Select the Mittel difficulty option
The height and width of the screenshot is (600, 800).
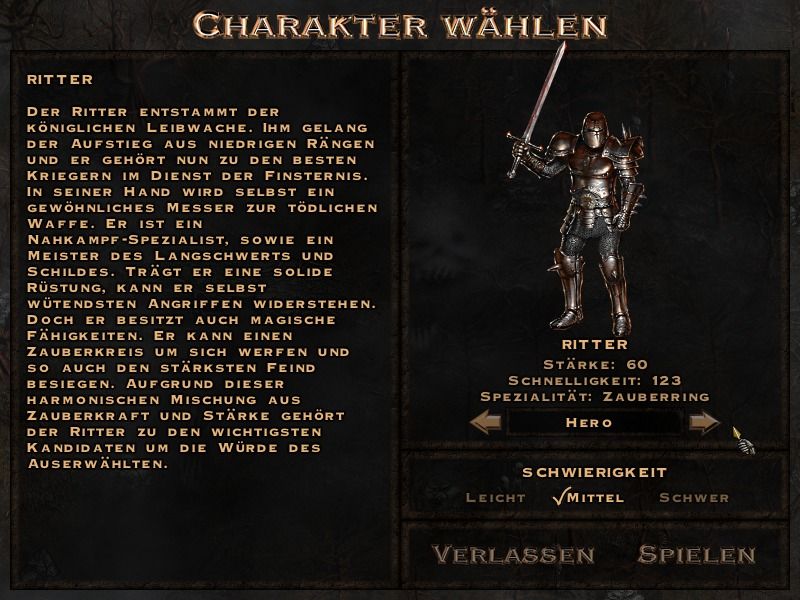coord(596,497)
